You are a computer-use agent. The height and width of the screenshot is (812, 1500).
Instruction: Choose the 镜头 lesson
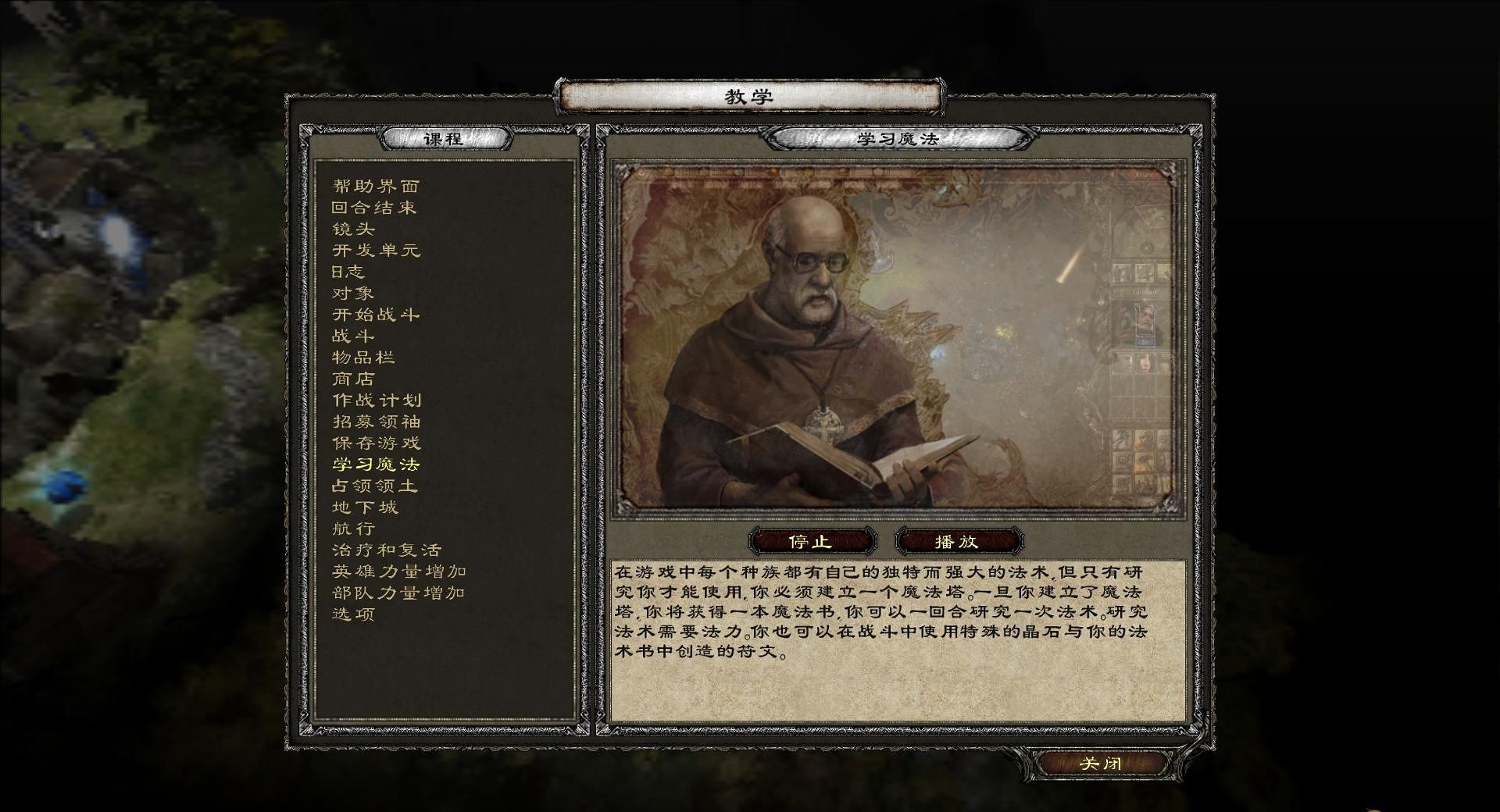353,229
